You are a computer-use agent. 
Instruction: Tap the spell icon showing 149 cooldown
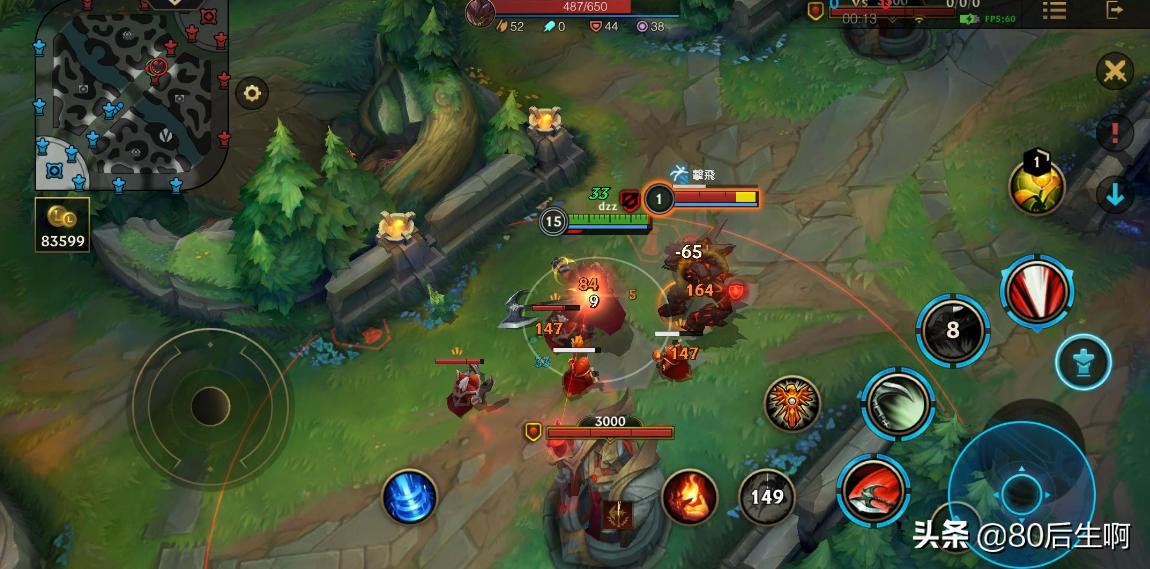pyautogui.click(x=767, y=496)
